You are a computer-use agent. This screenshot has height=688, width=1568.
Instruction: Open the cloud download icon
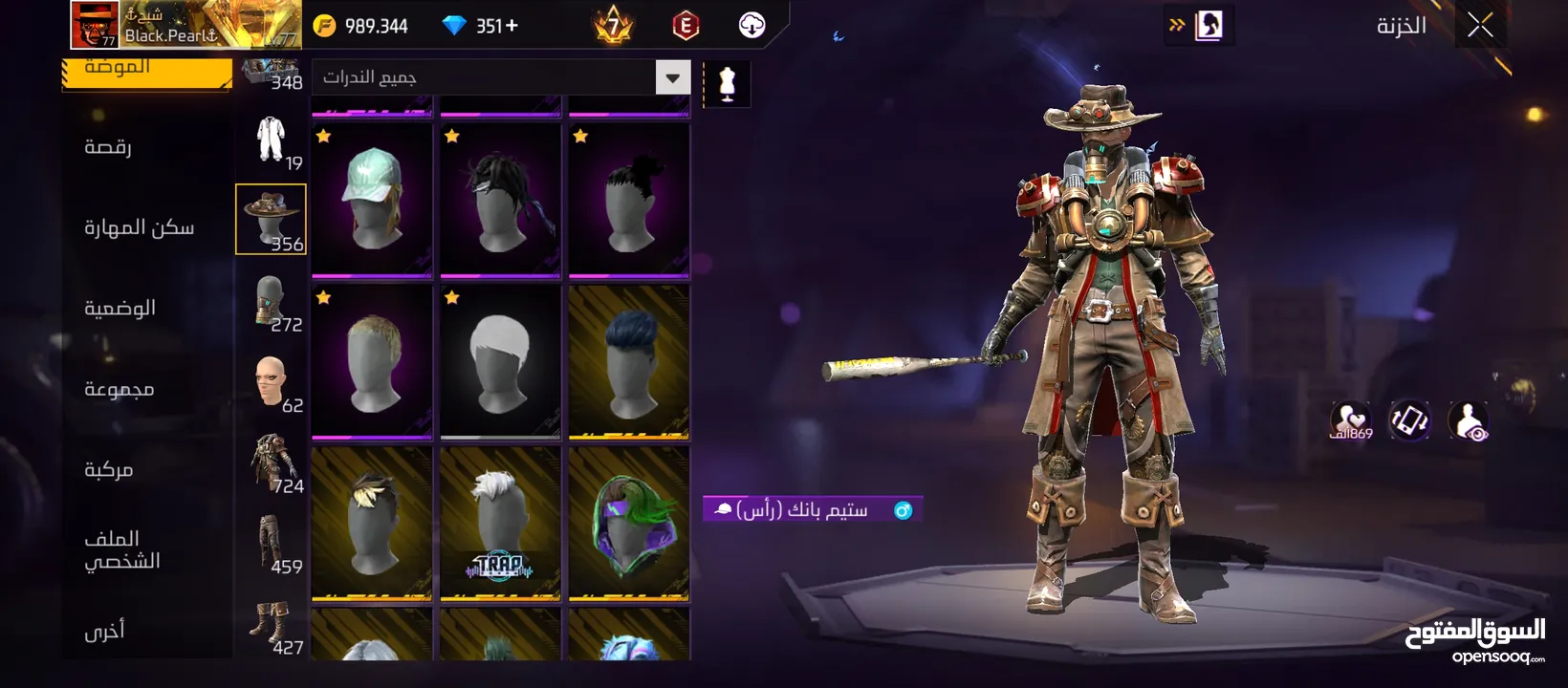(x=752, y=26)
